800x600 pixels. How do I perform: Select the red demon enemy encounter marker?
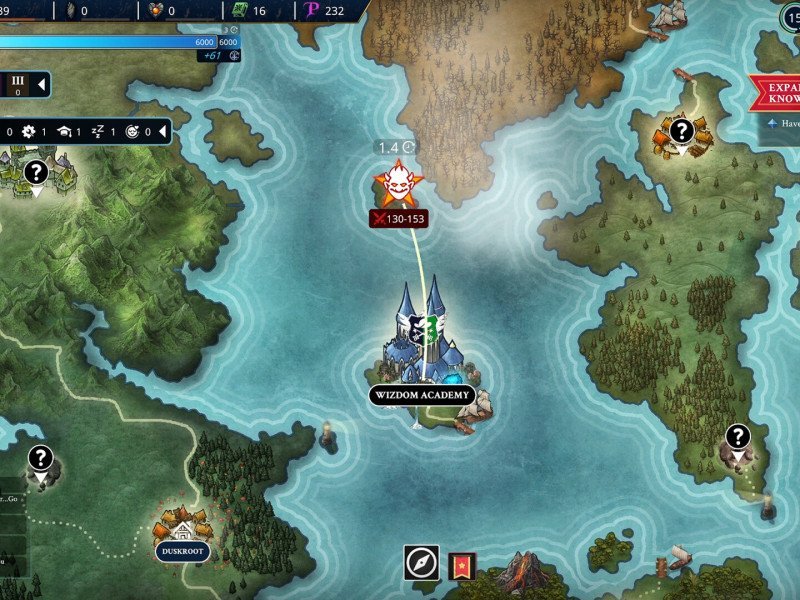pyautogui.click(x=395, y=184)
